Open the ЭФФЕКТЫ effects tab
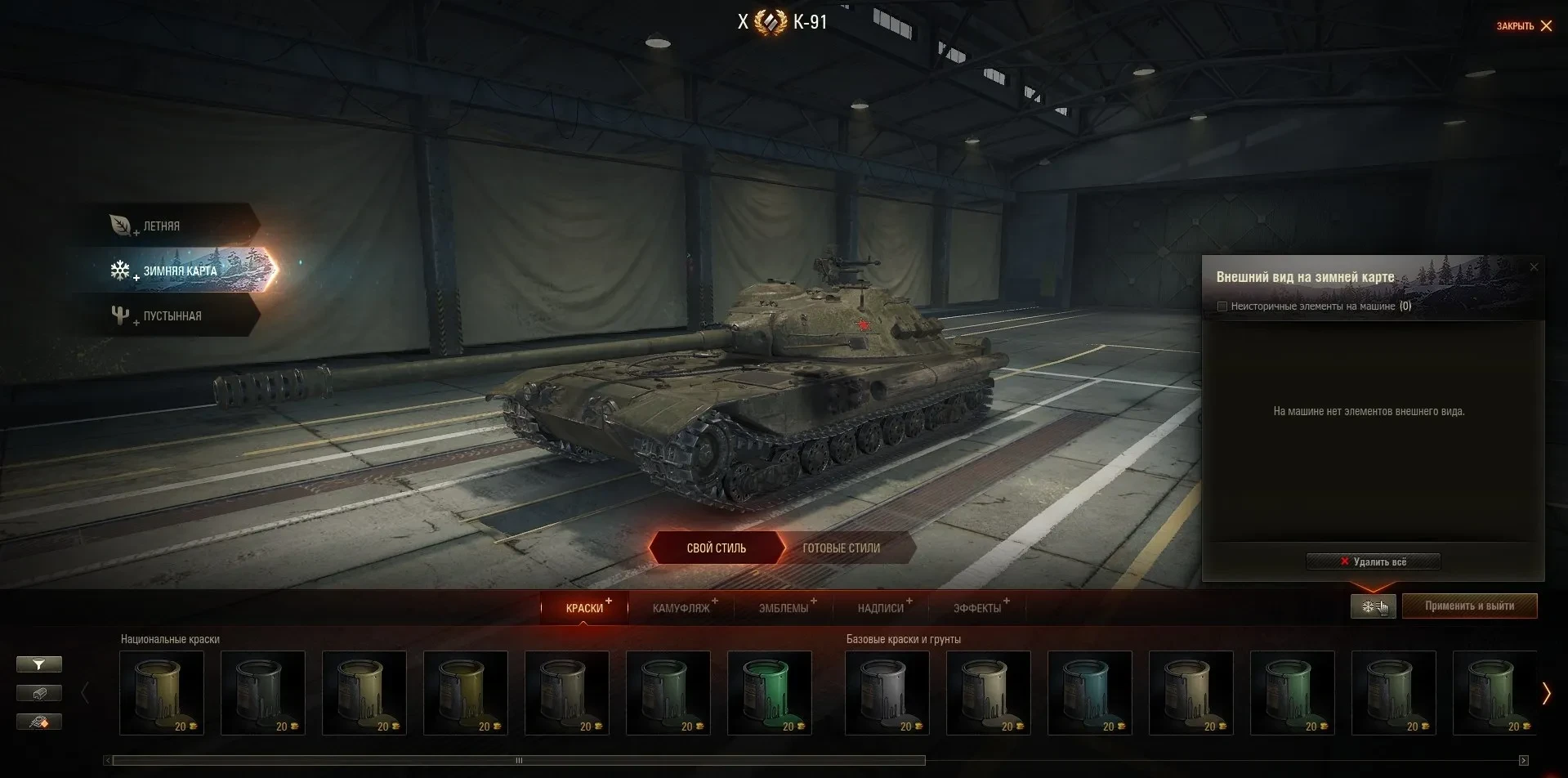The height and width of the screenshot is (778, 1568). [976, 608]
